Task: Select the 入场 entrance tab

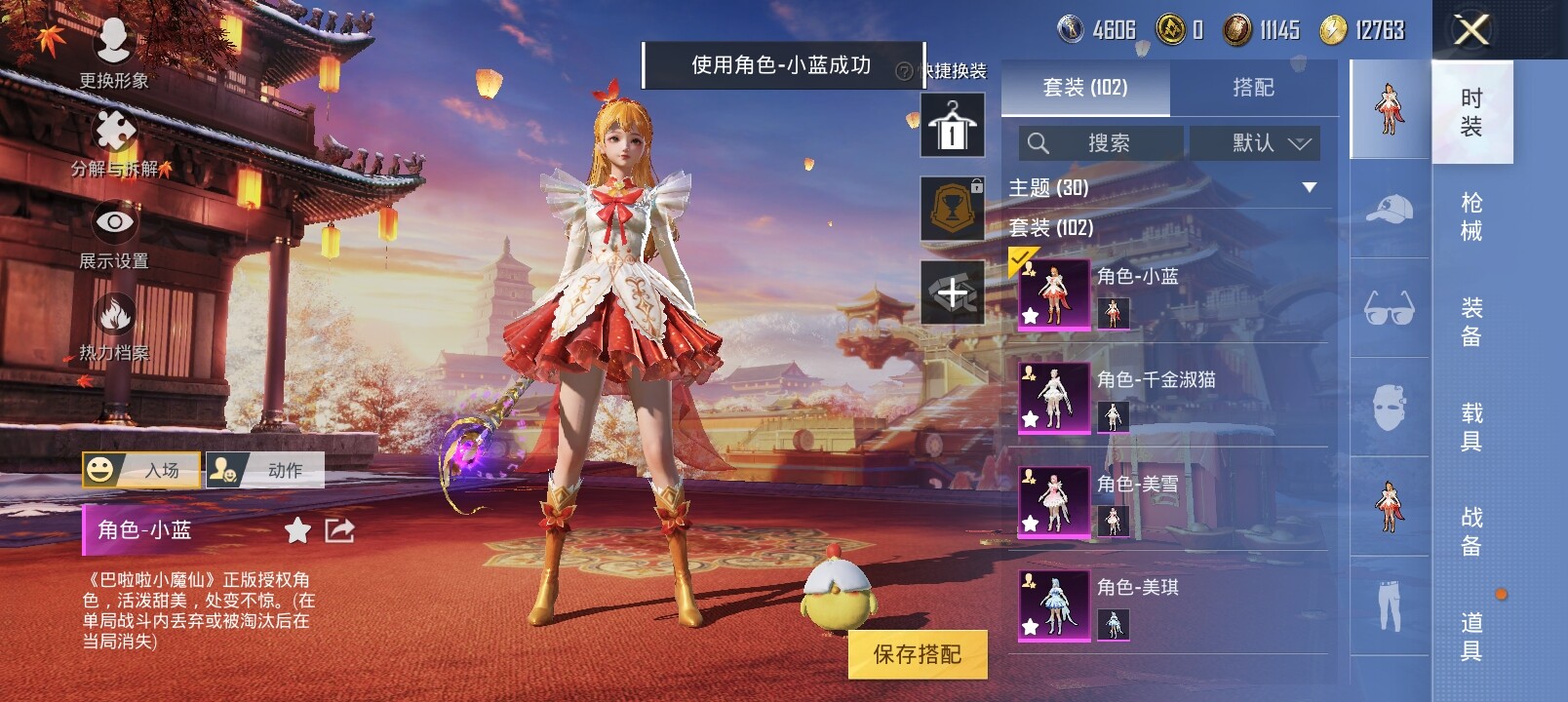Action: (x=142, y=470)
